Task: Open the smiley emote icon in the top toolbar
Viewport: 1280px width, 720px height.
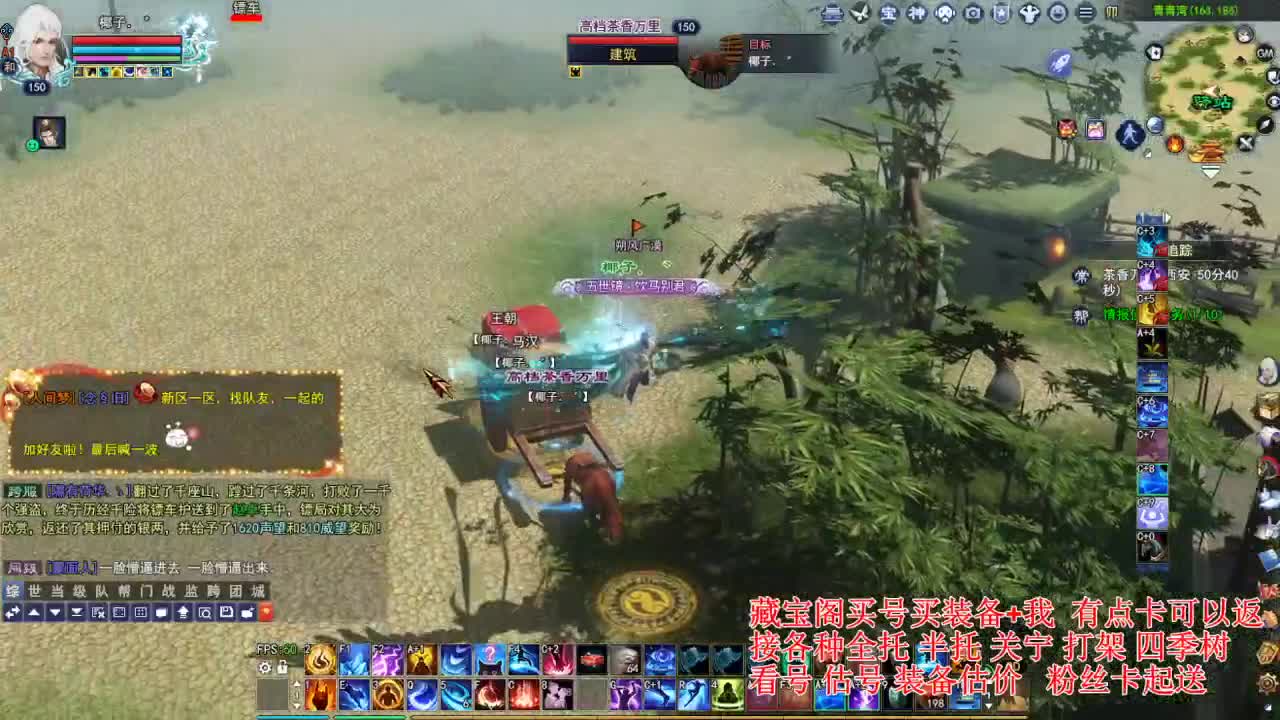Action: tap(1058, 13)
